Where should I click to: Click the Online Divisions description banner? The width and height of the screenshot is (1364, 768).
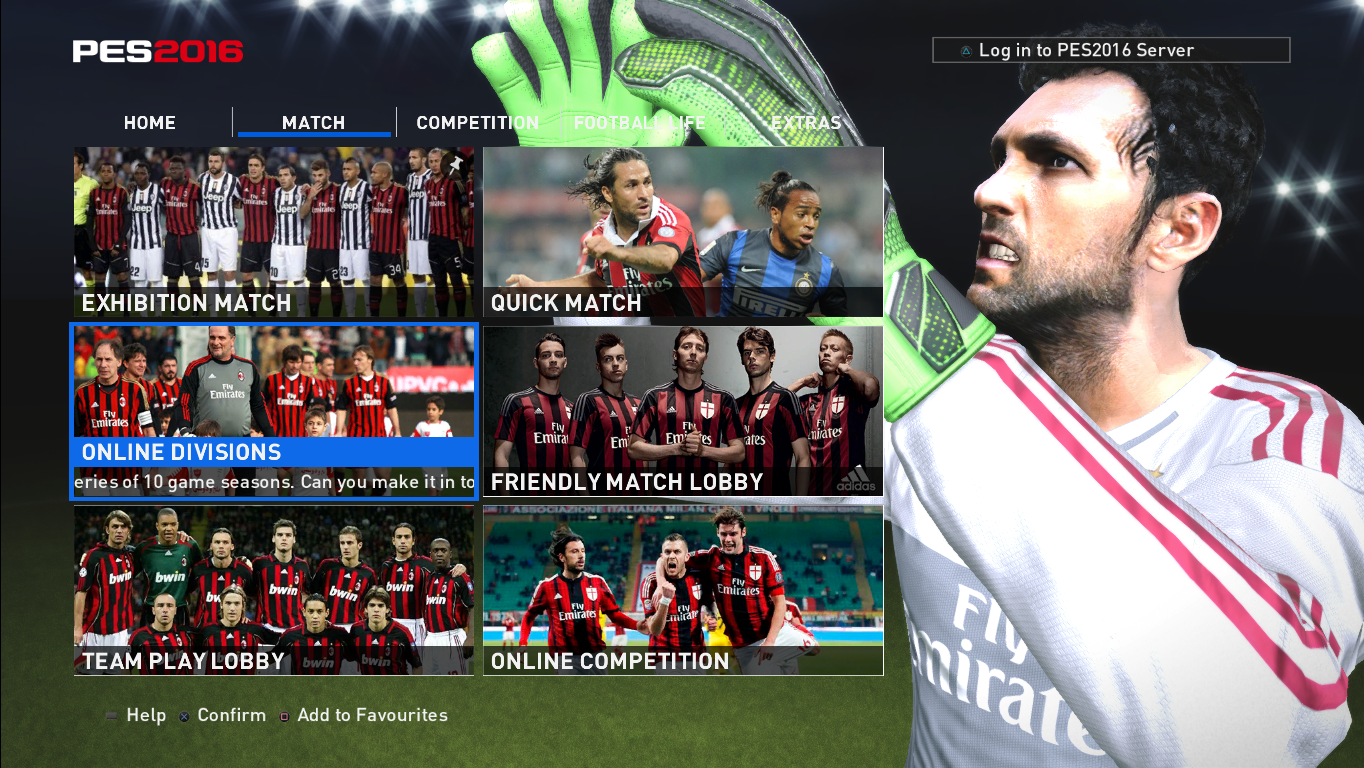point(273,481)
